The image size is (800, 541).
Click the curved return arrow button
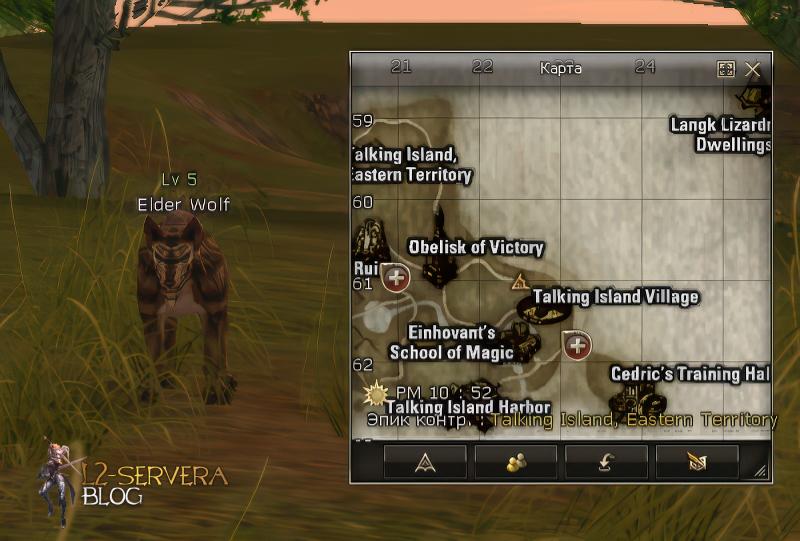click(x=606, y=460)
